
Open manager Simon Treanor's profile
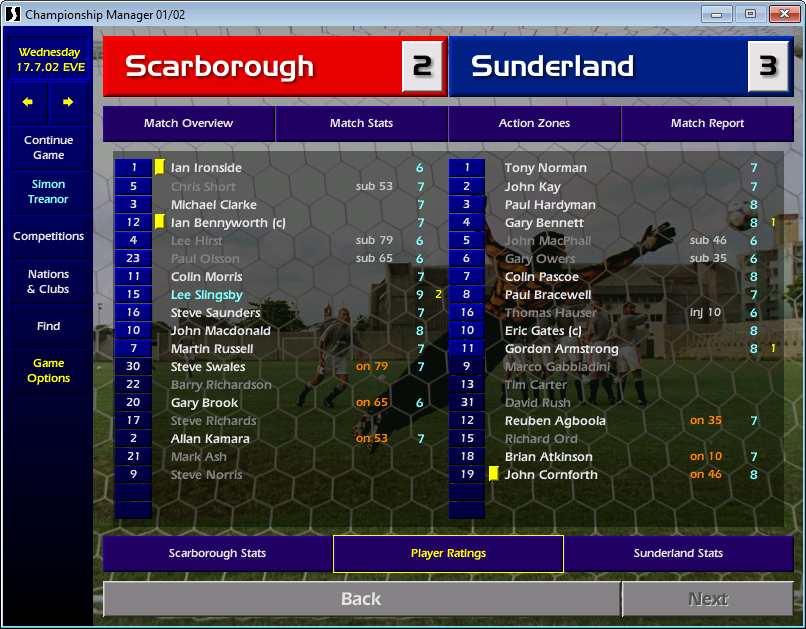pyautogui.click(x=48, y=192)
